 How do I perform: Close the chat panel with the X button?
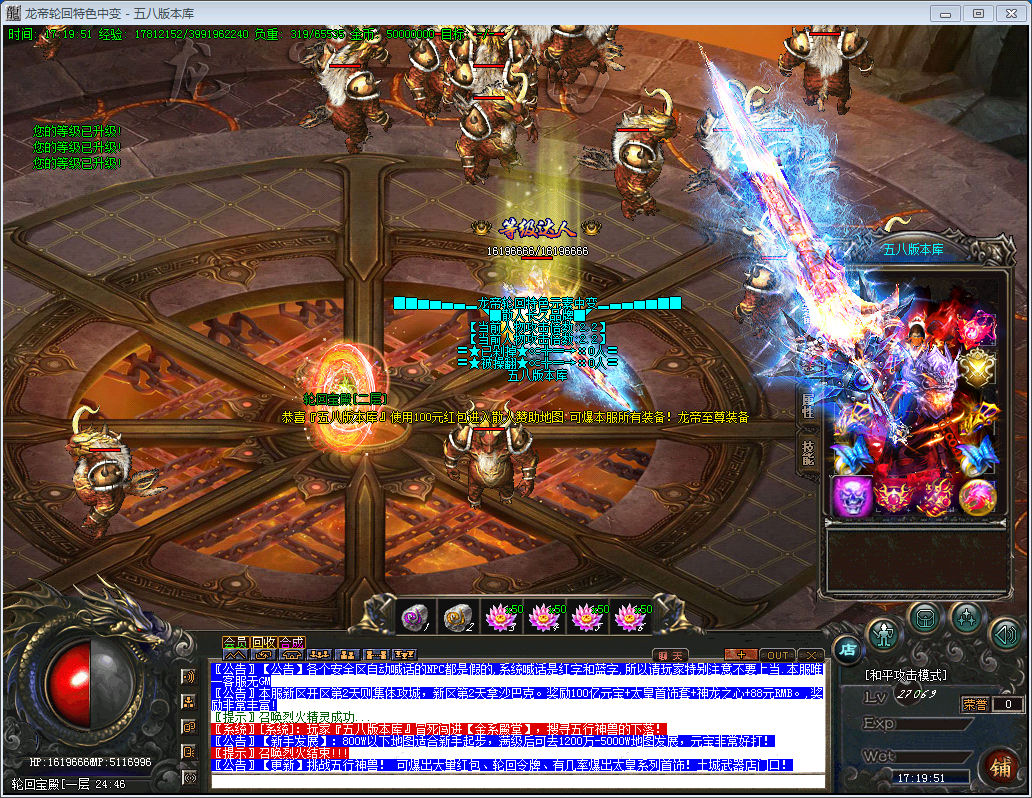812,655
